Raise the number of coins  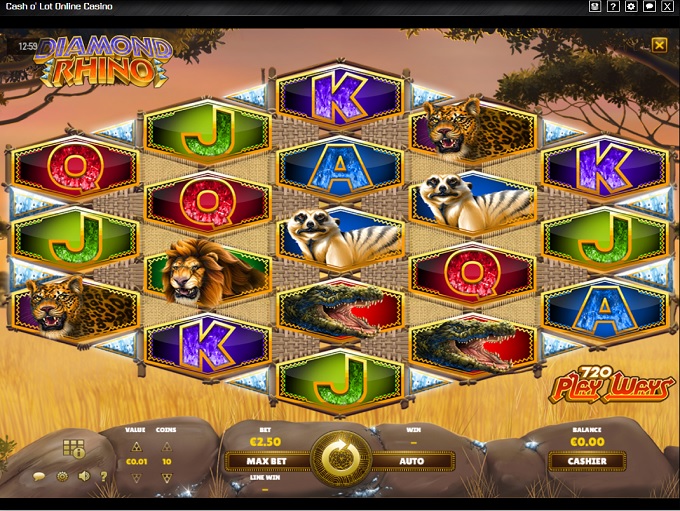coord(167,445)
